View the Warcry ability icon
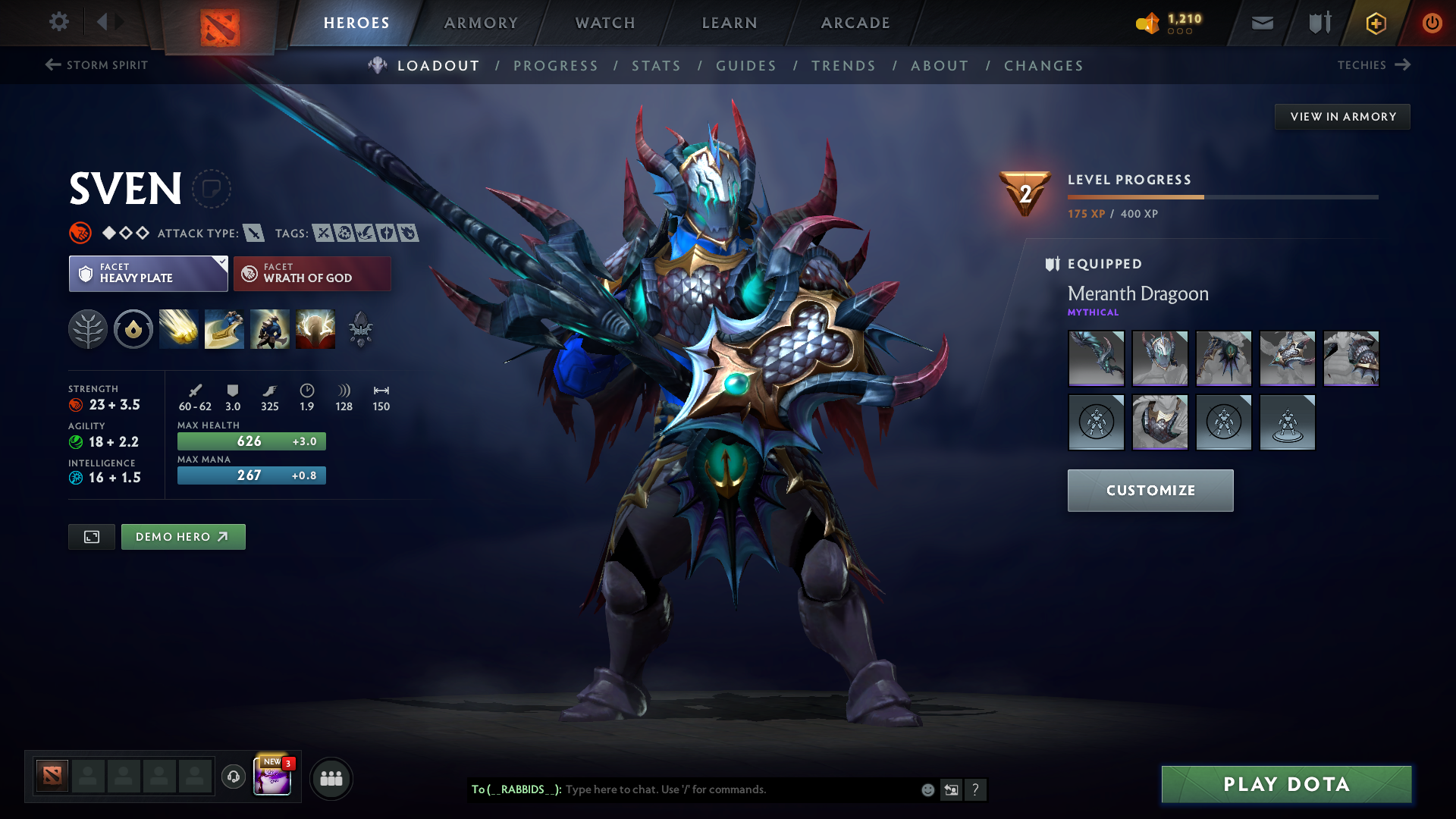 tap(270, 329)
